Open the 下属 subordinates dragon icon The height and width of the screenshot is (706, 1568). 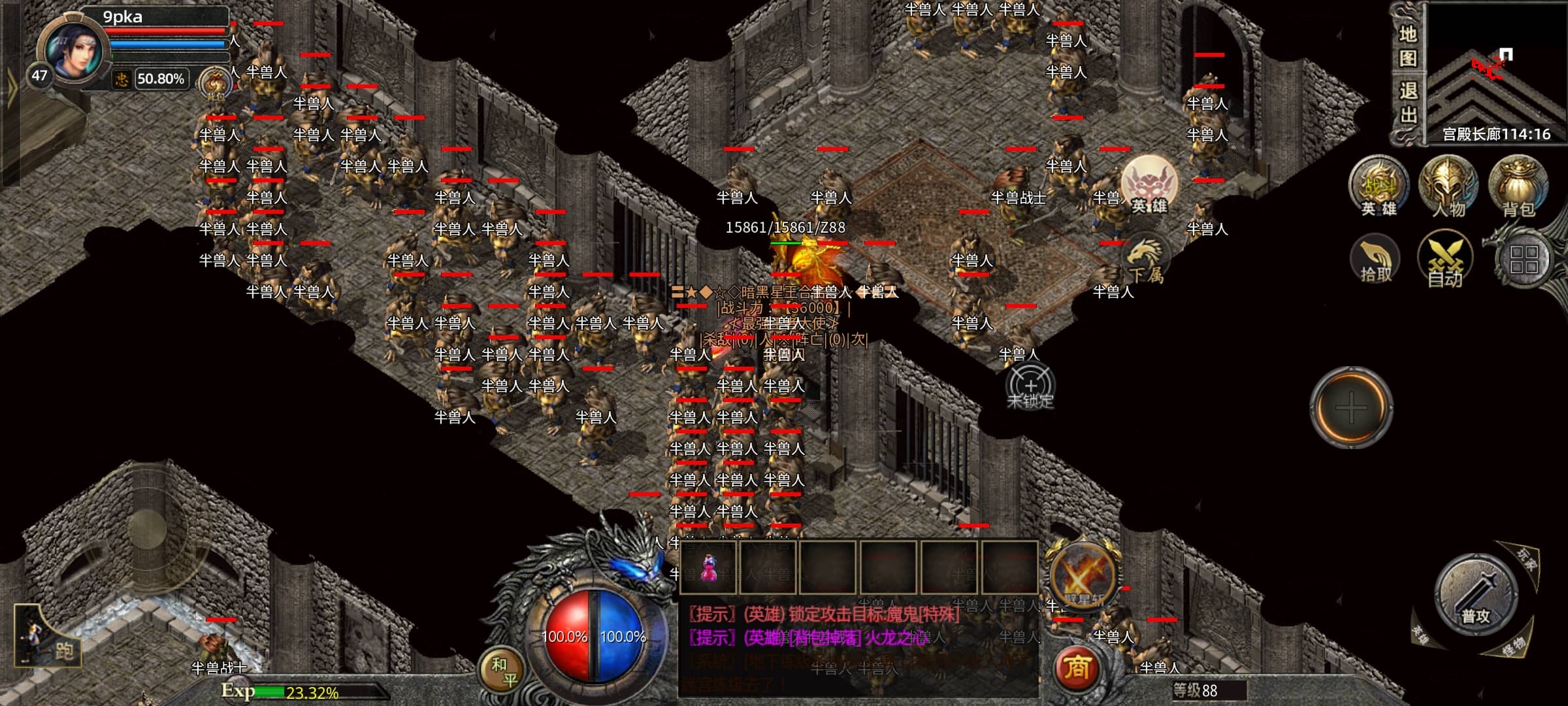click(x=1145, y=260)
